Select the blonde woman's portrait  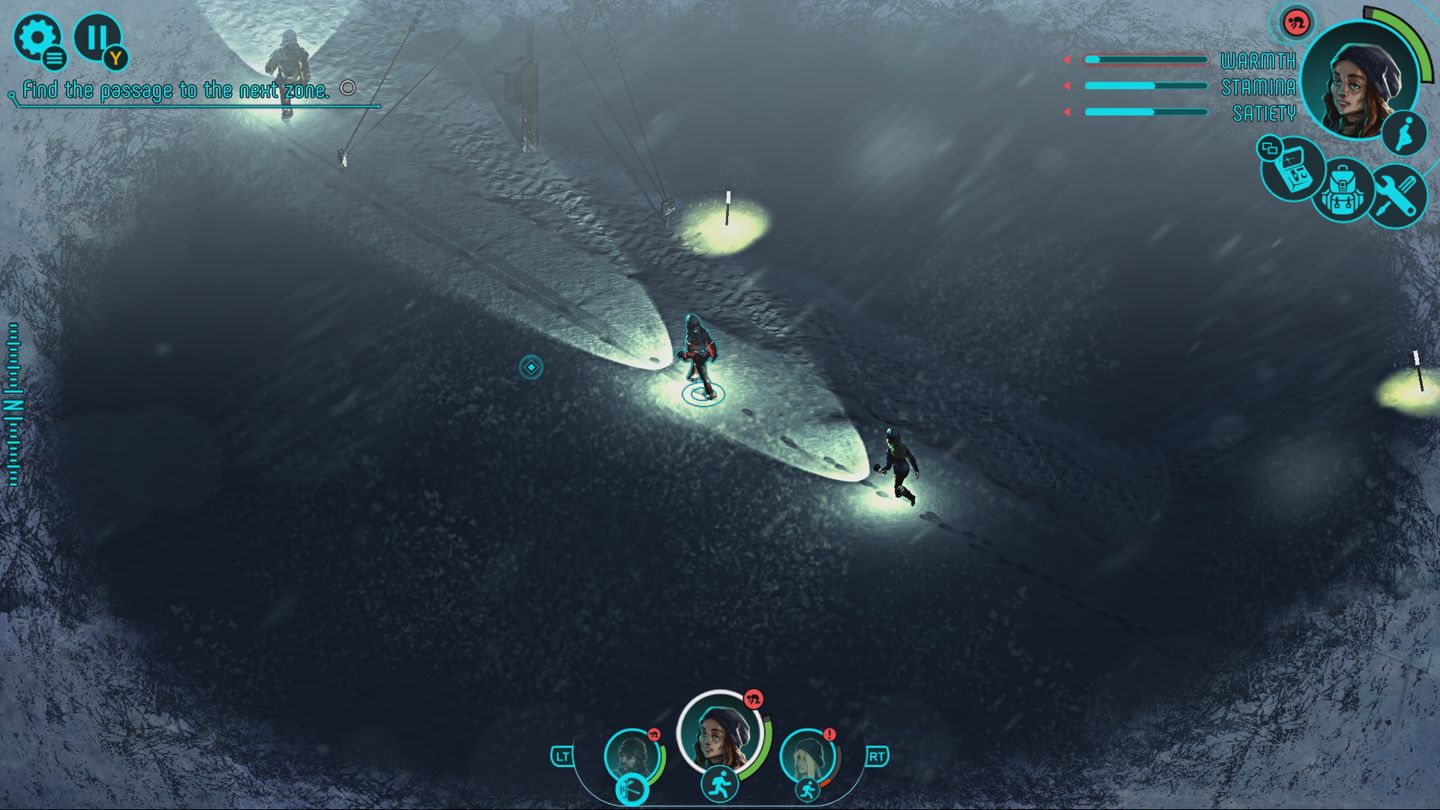coord(805,755)
